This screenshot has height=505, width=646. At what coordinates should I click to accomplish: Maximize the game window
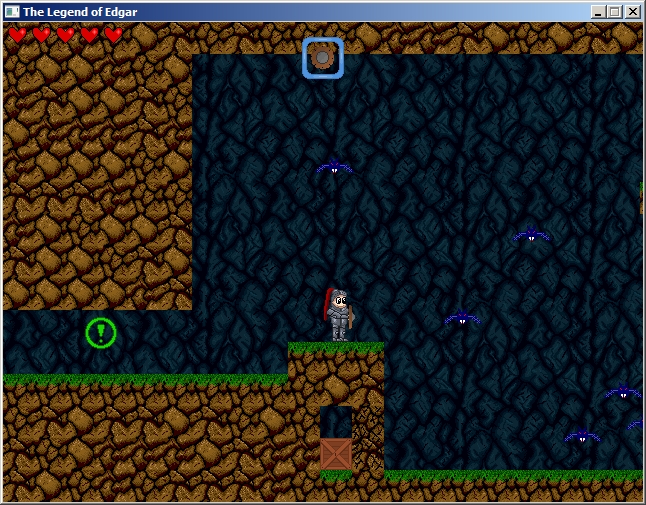[615, 12]
